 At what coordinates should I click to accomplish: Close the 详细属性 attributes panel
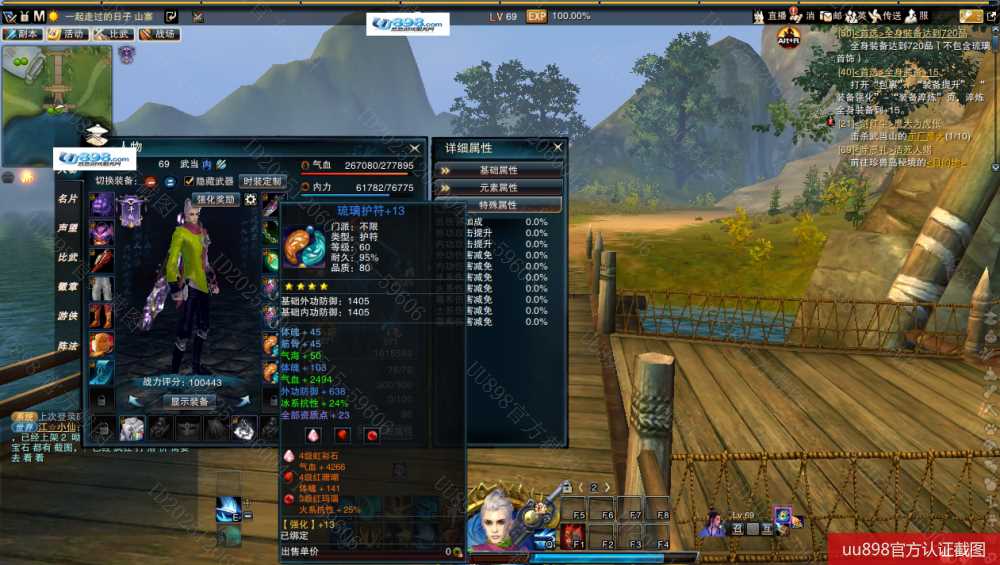pos(558,147)
